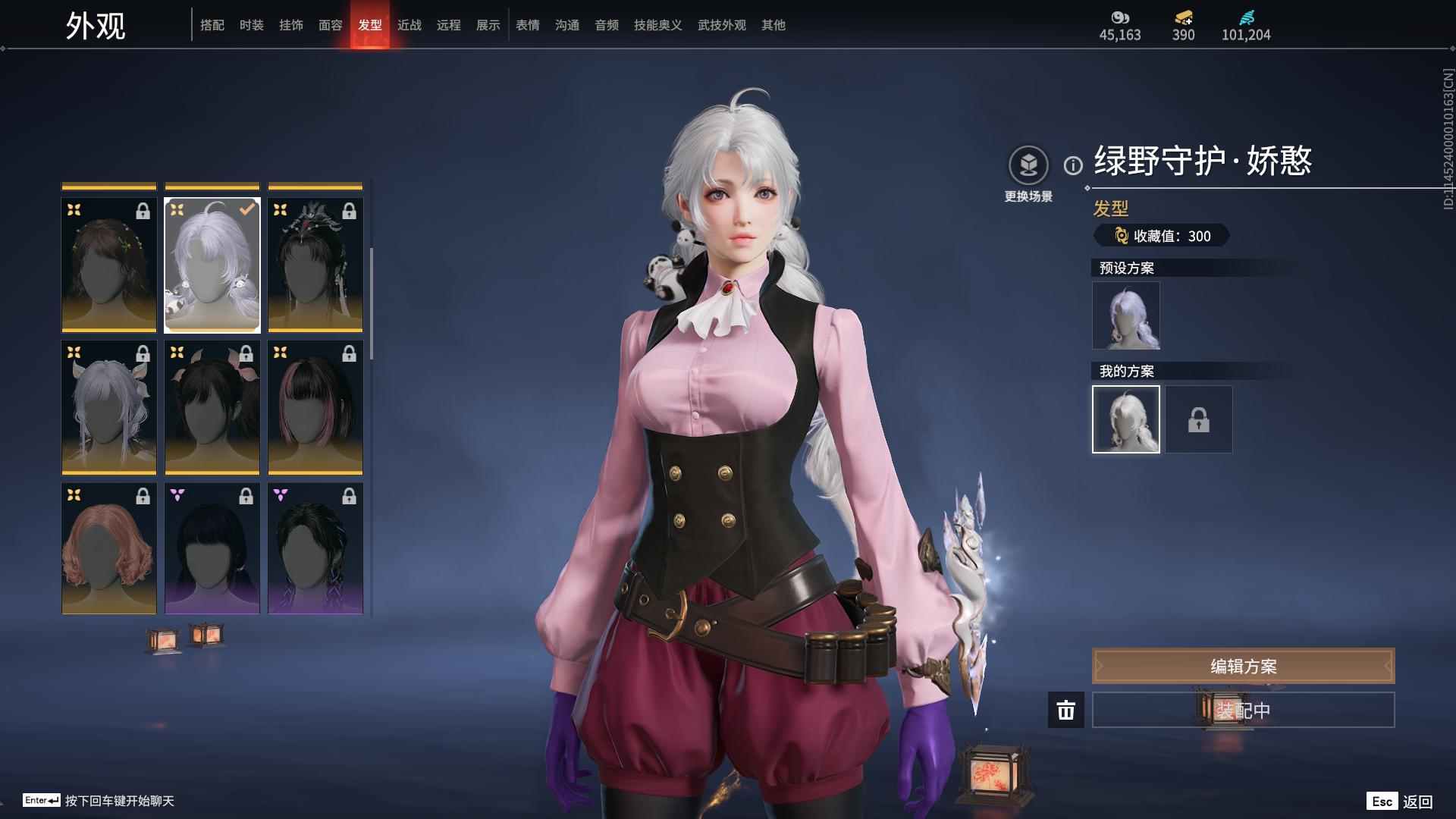
Task: Select the black hair with pink streaks
Action: pyautogui.click(x=315, y=407)
